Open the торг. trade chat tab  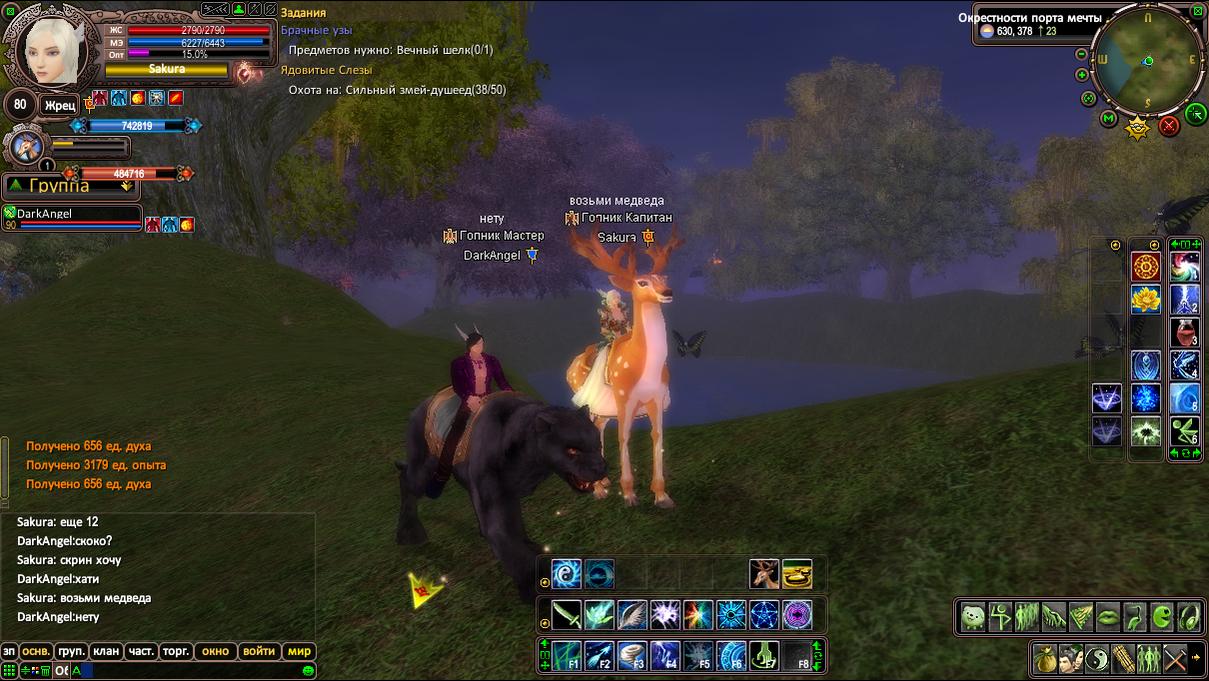[176, 651]
